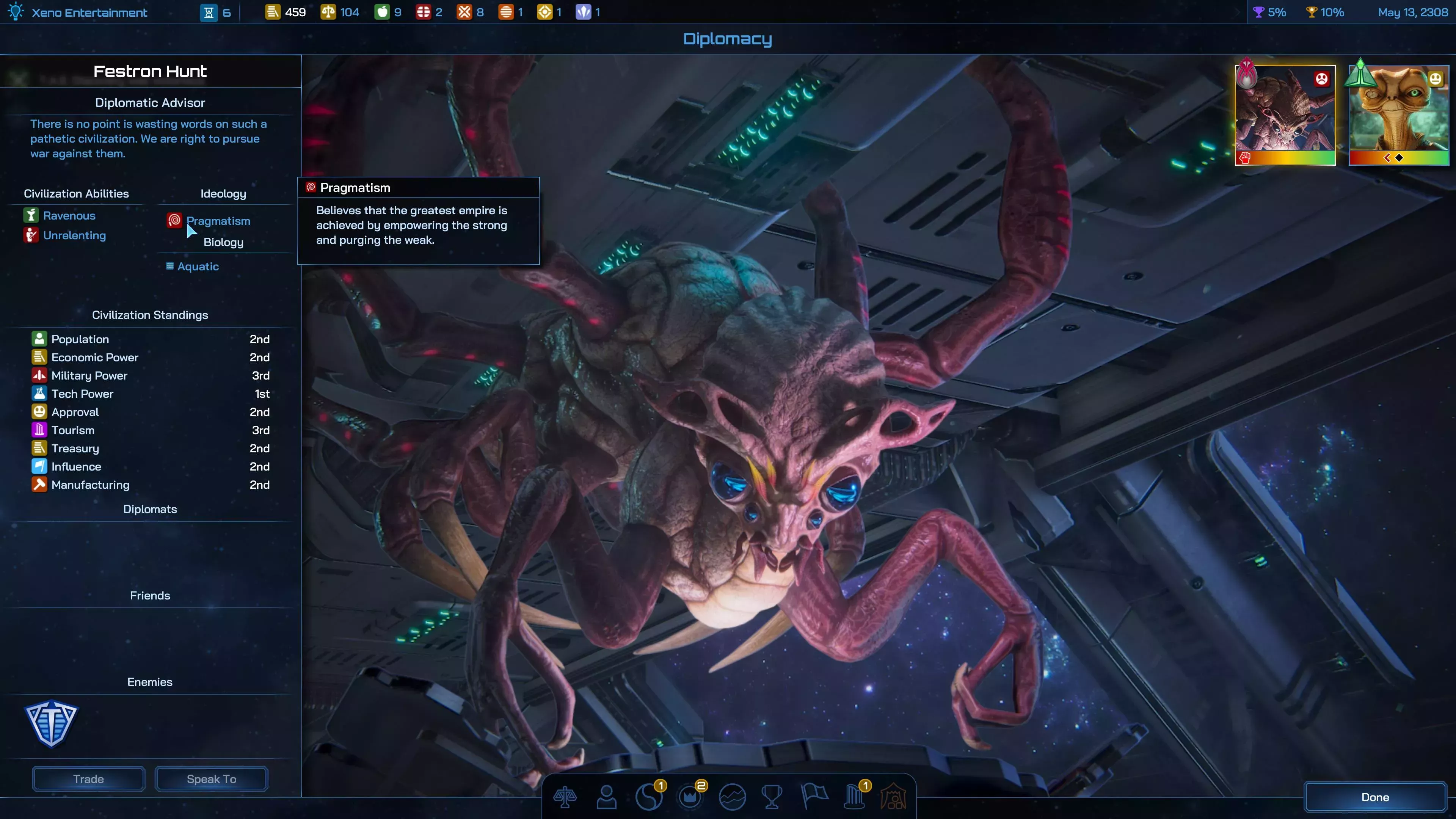Viewport: 1456px width, 819px height.
Task: Click the blue shield enemy civilization emblem
Action: click(x=52, y=723)
